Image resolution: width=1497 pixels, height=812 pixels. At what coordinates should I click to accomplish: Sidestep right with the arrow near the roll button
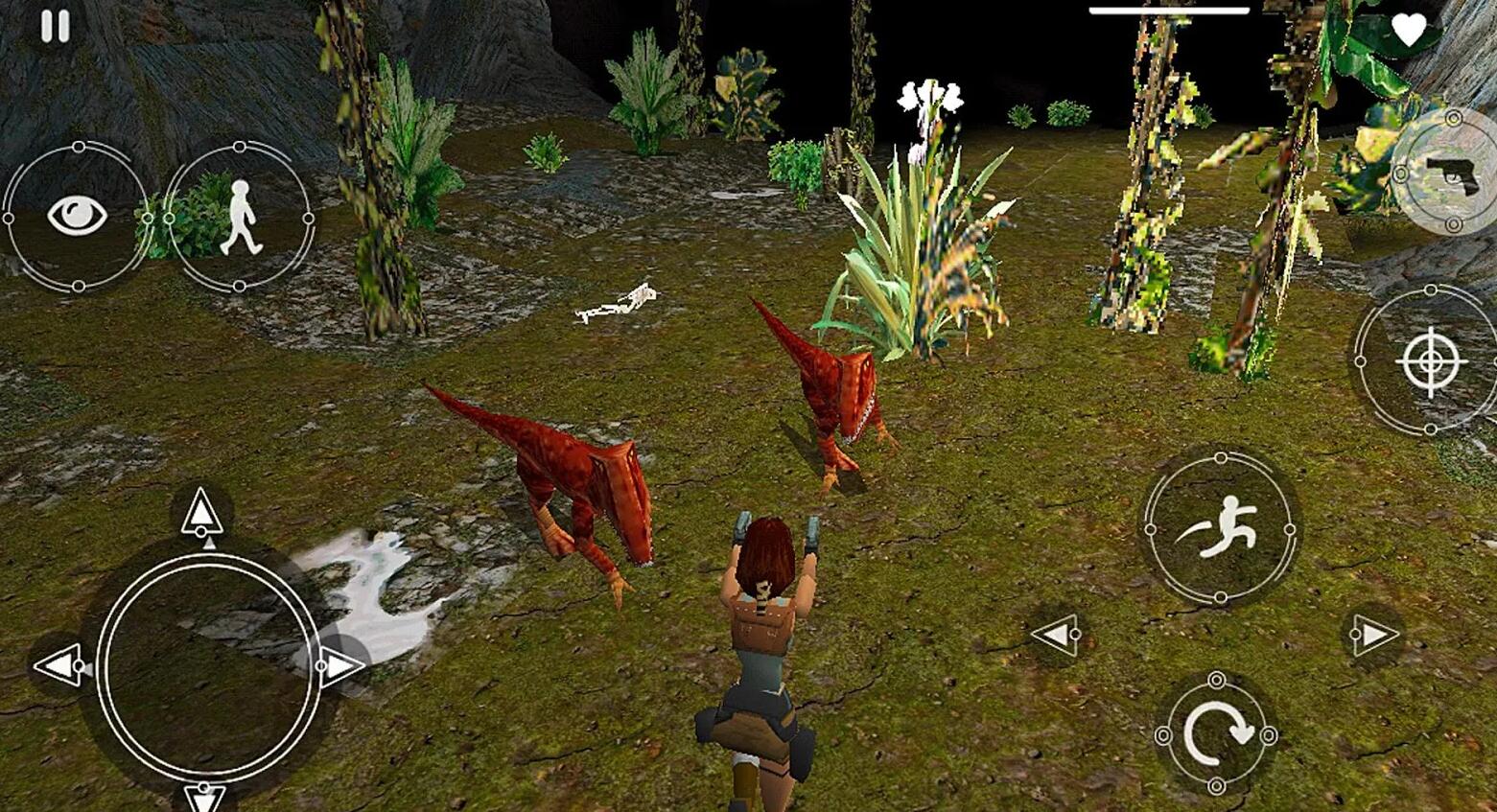1373,635
